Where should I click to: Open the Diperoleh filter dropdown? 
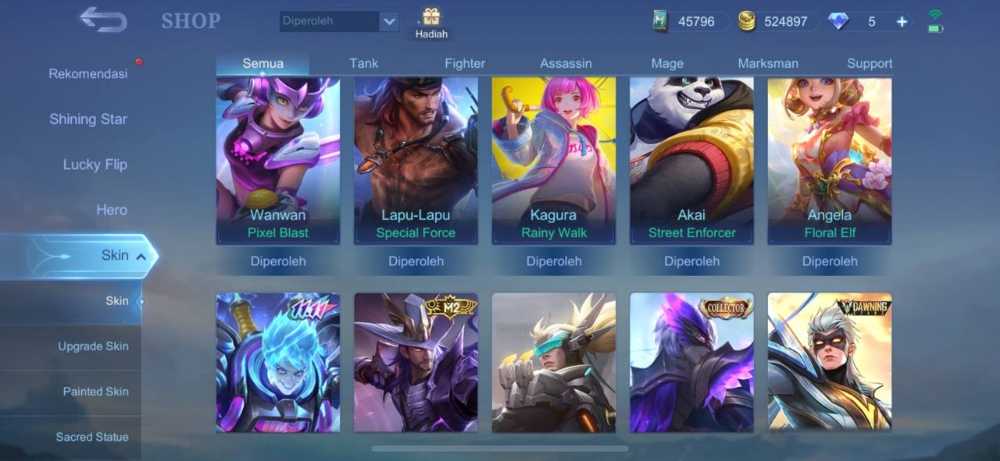coord(339,21)
